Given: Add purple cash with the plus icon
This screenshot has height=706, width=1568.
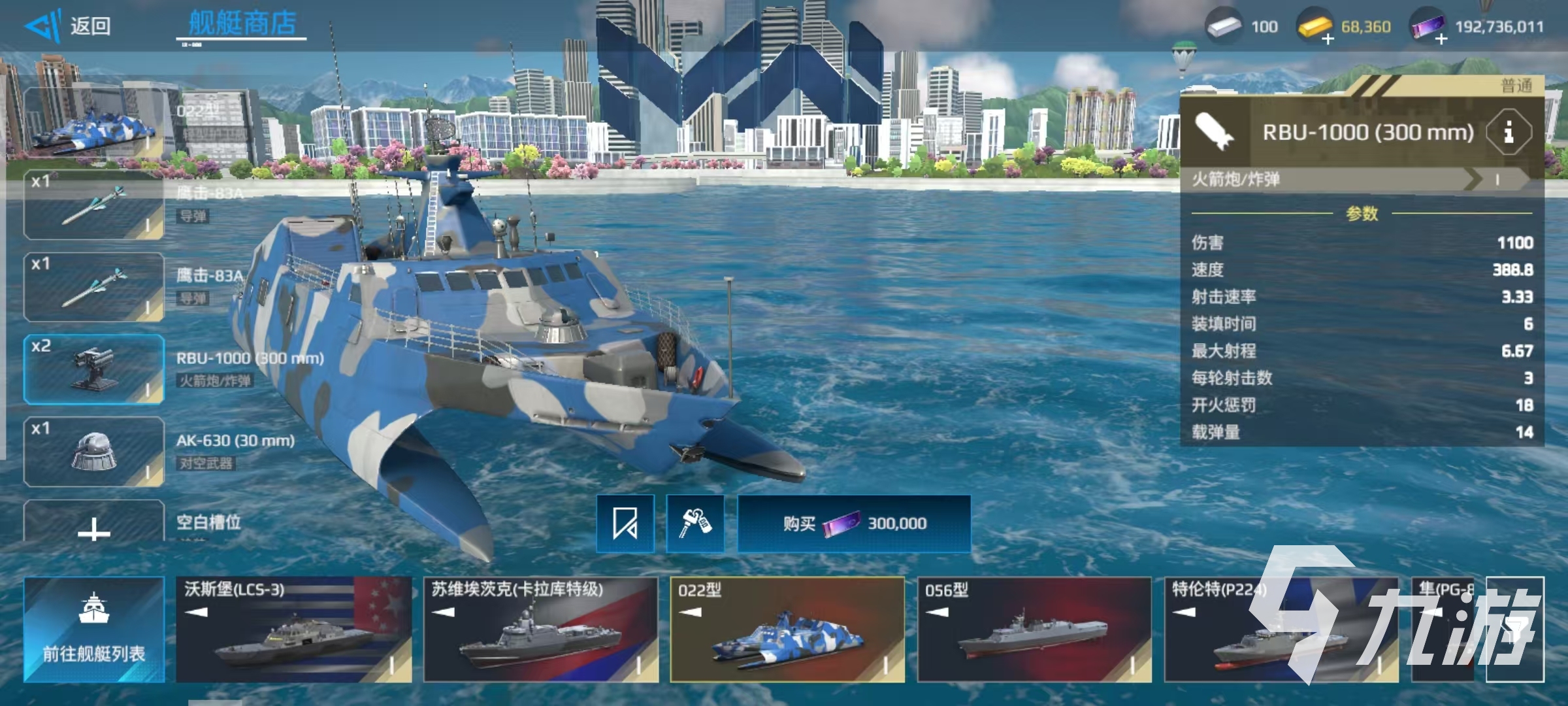Looking at the screenshot, I should (1441, 39).
